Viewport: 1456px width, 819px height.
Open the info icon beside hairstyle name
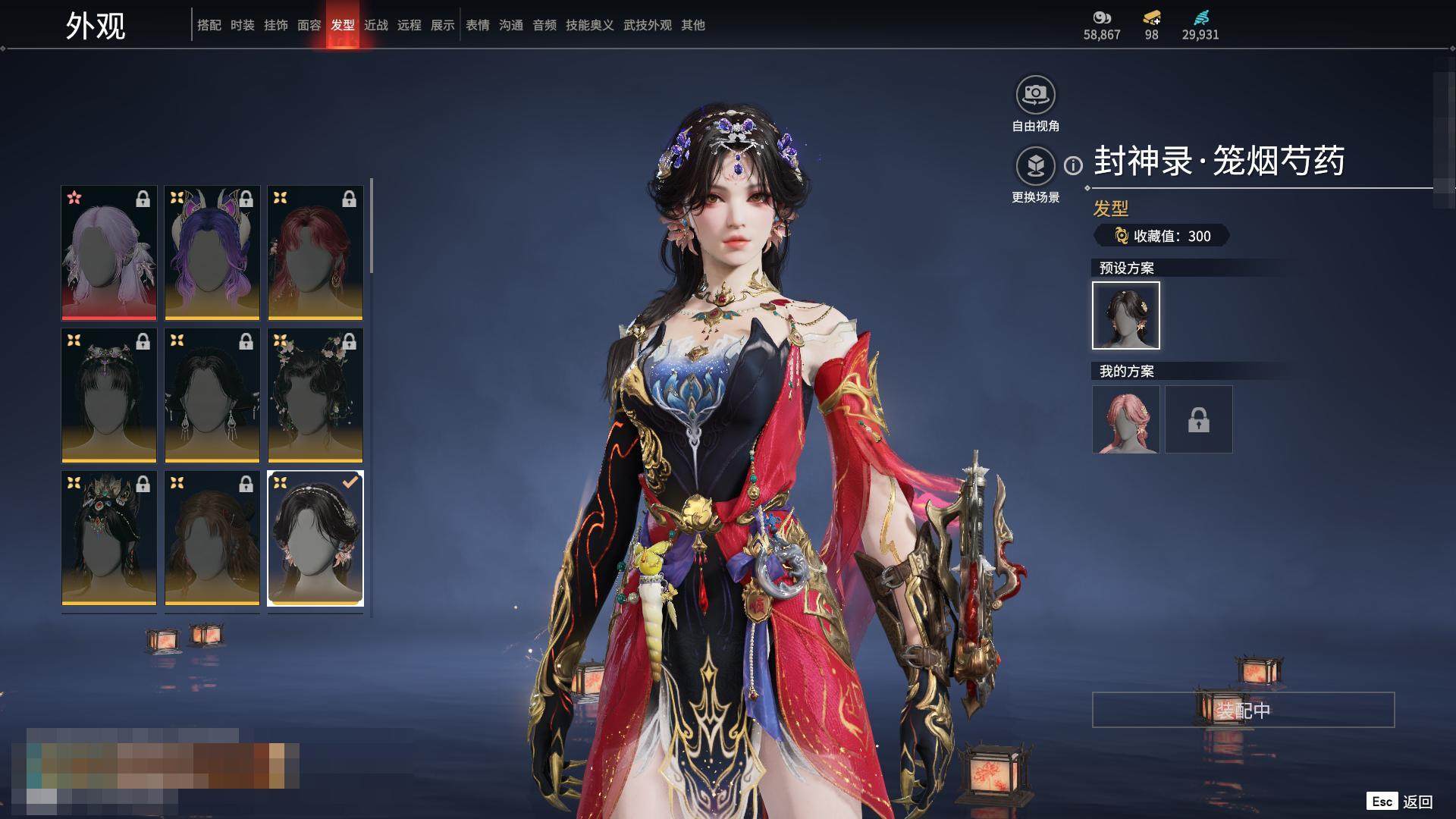pos(1073,165)
